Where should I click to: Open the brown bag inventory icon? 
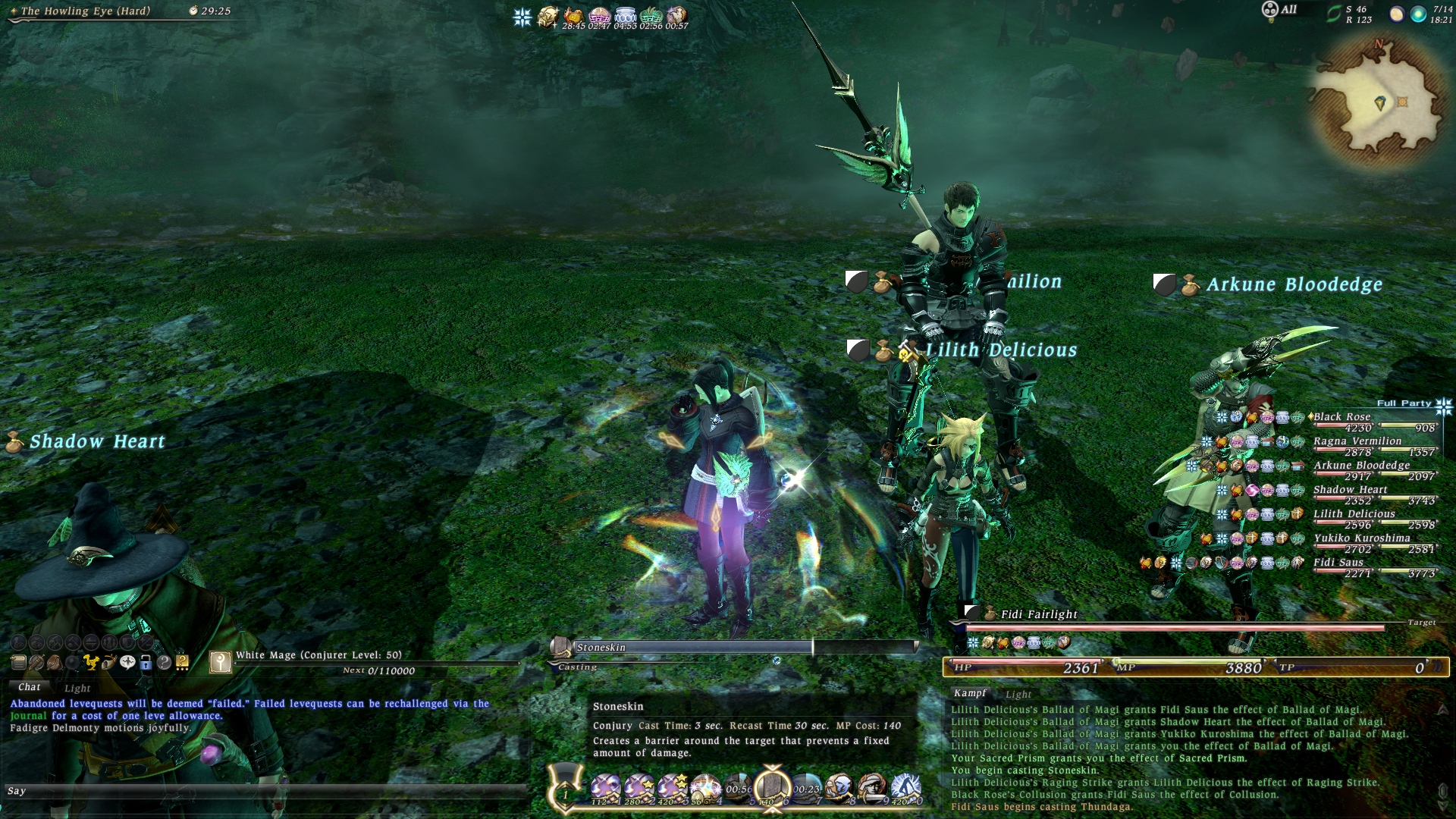tap(55, 663)
